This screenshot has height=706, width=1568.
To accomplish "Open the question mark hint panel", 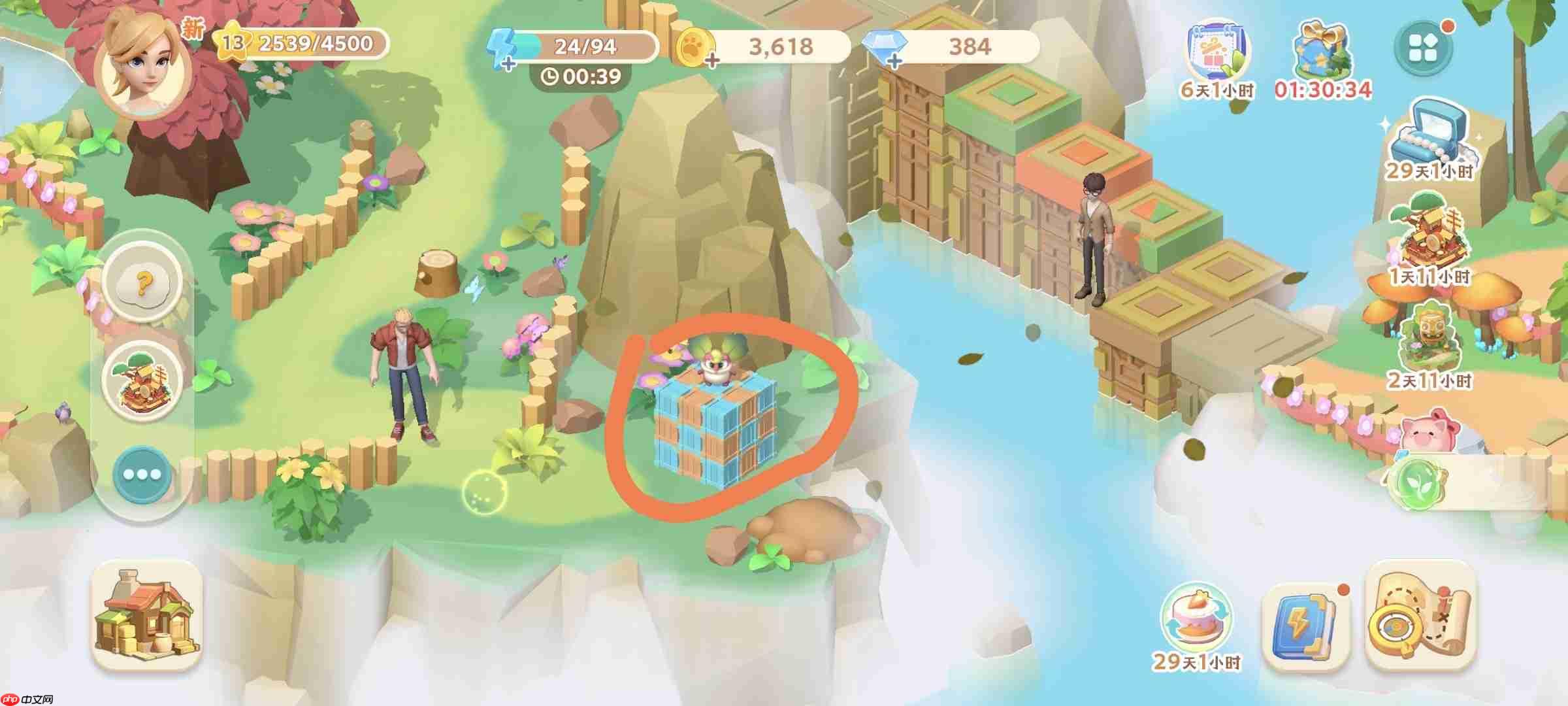I will click(x=143, y=284).
